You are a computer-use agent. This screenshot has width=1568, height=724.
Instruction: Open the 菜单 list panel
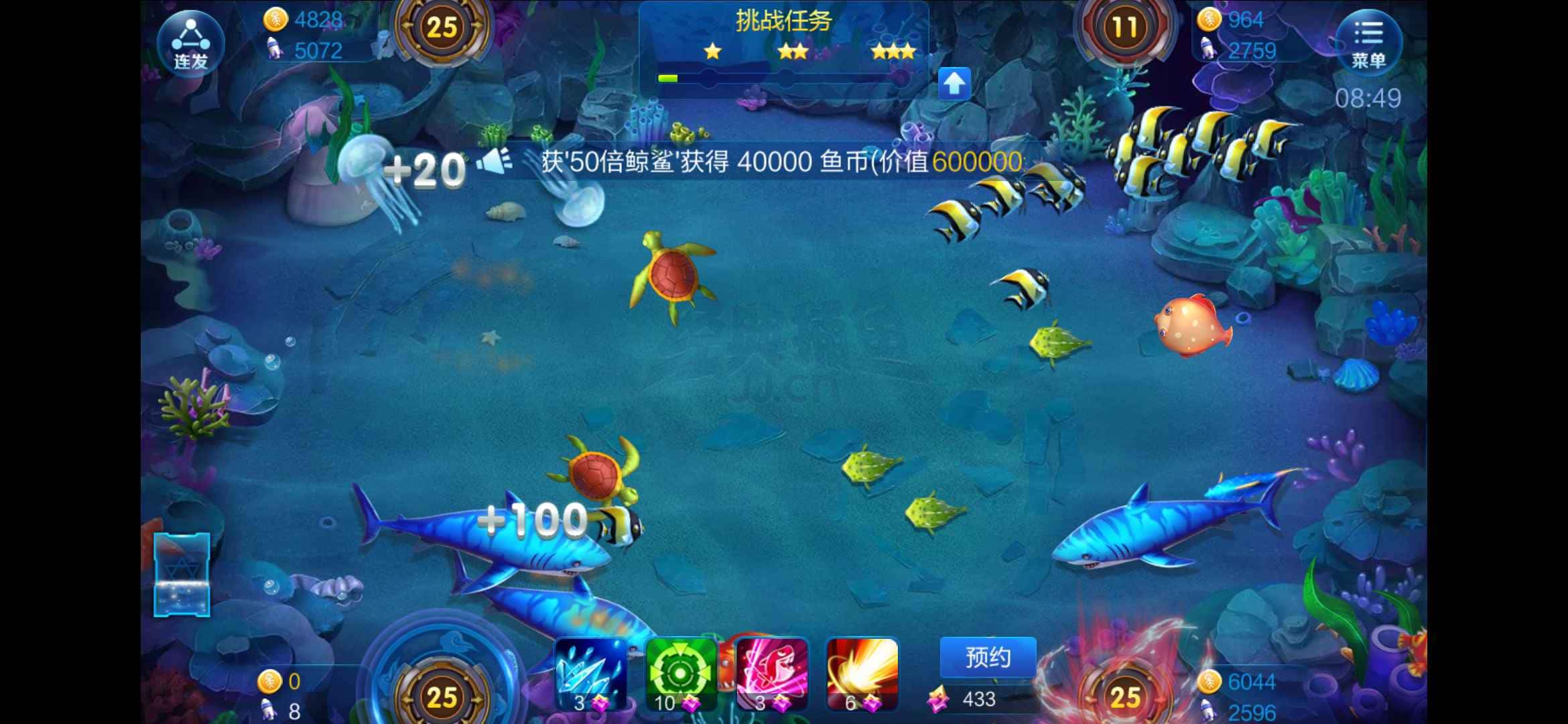(x=1368, y=44)
